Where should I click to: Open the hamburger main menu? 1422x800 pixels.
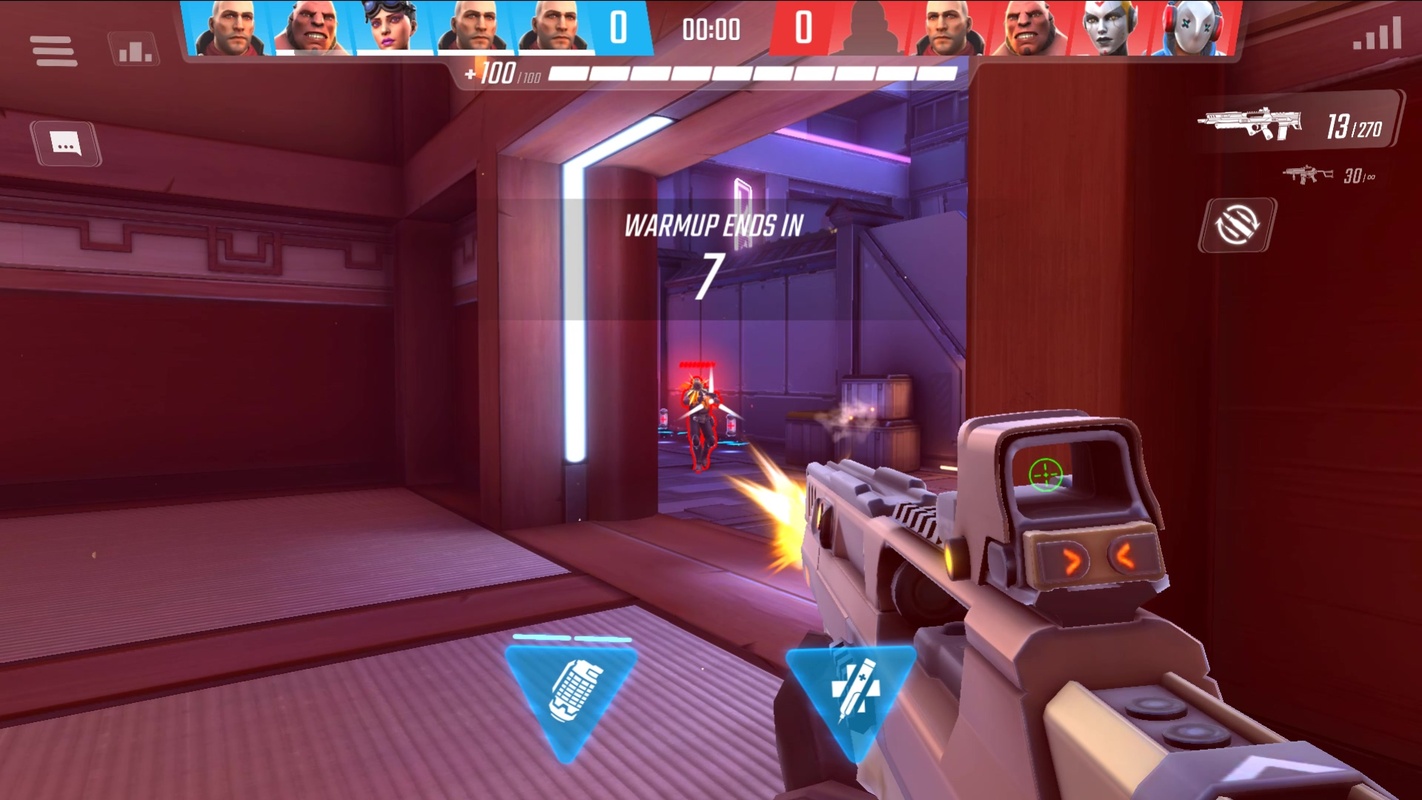pyautogui.click(x=53, y=50)
